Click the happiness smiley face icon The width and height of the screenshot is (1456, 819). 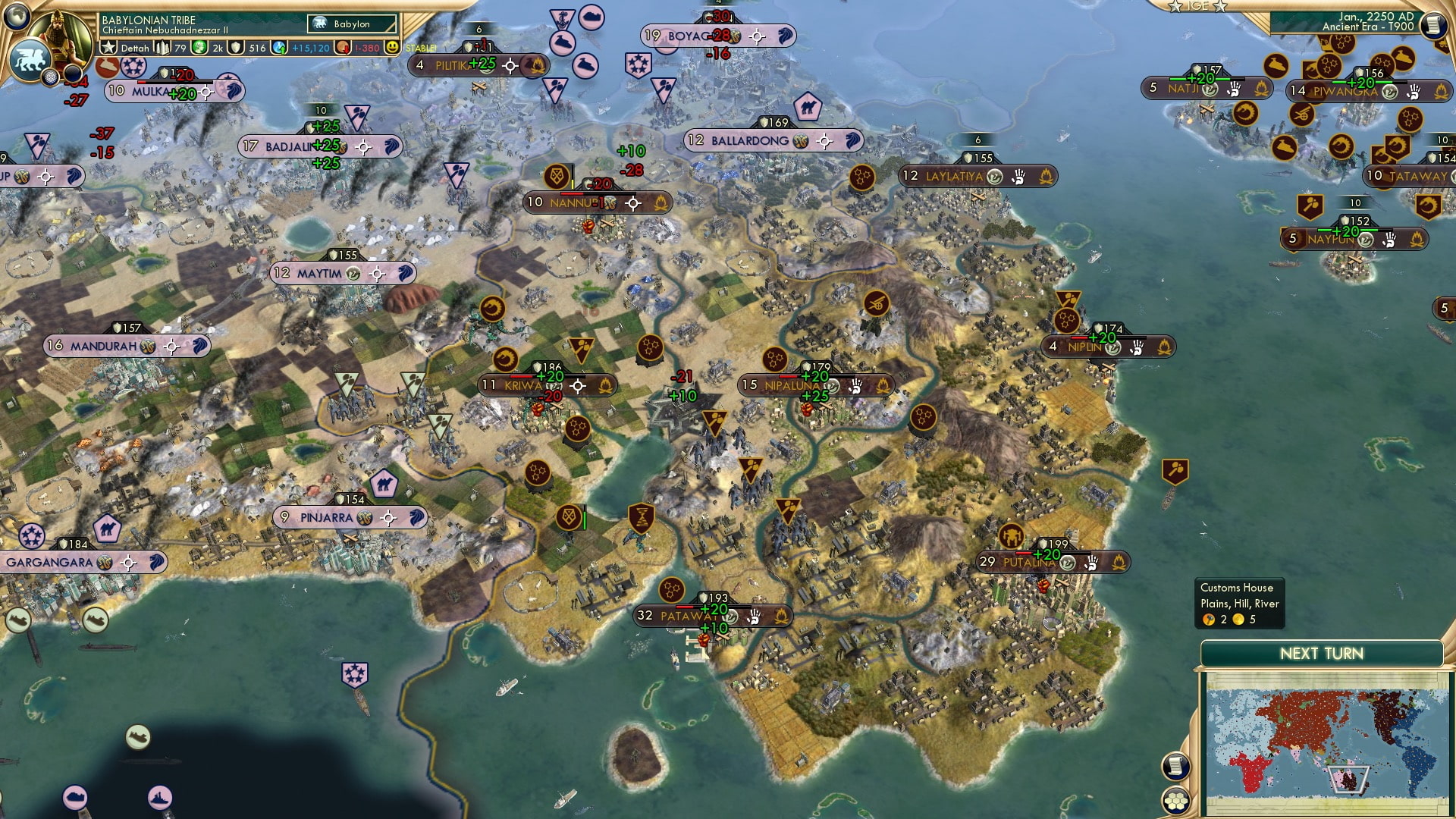click(x=393, y=48)
